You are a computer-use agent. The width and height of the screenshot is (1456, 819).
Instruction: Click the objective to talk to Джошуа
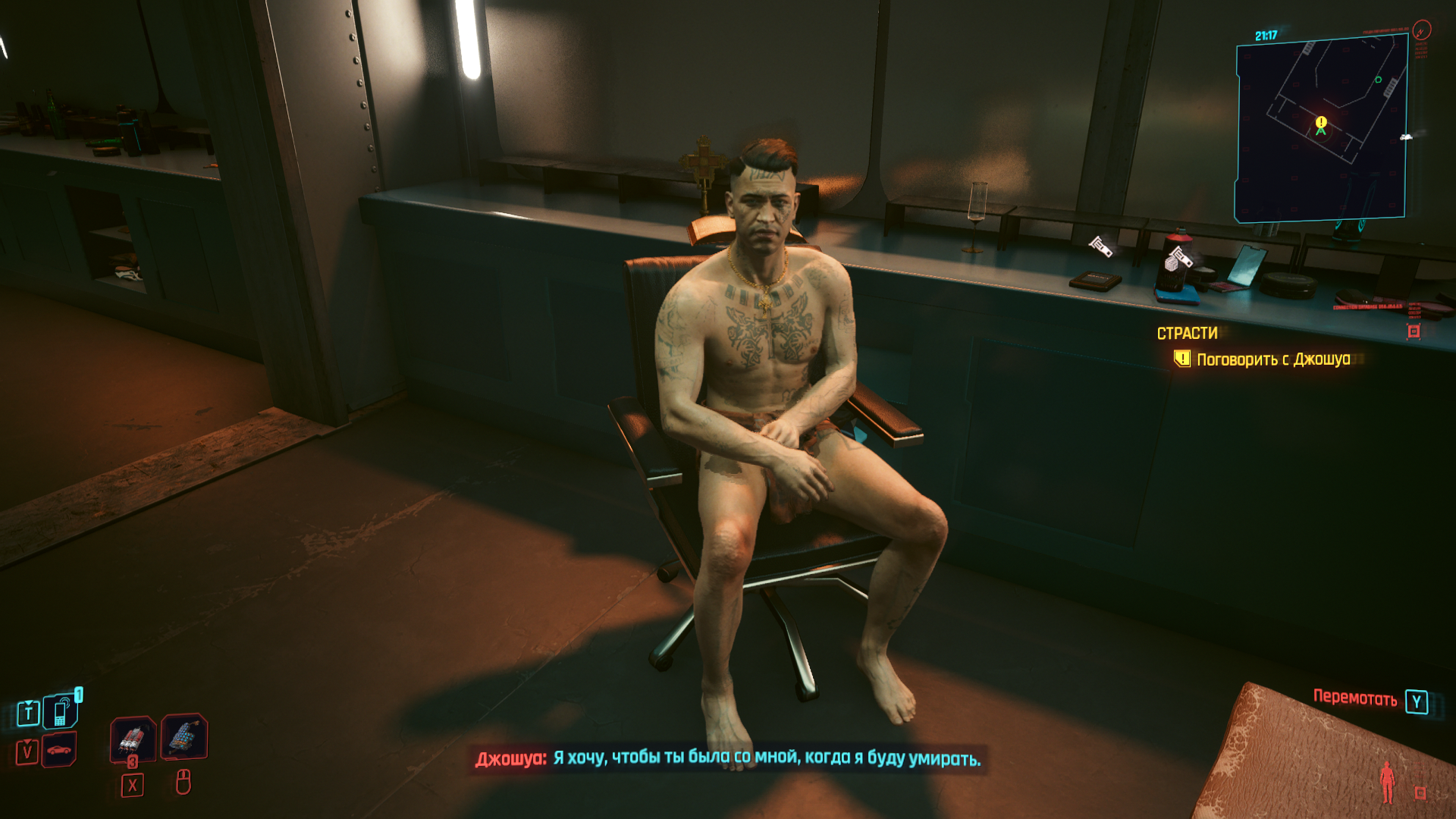click(x=1272, y=359)
